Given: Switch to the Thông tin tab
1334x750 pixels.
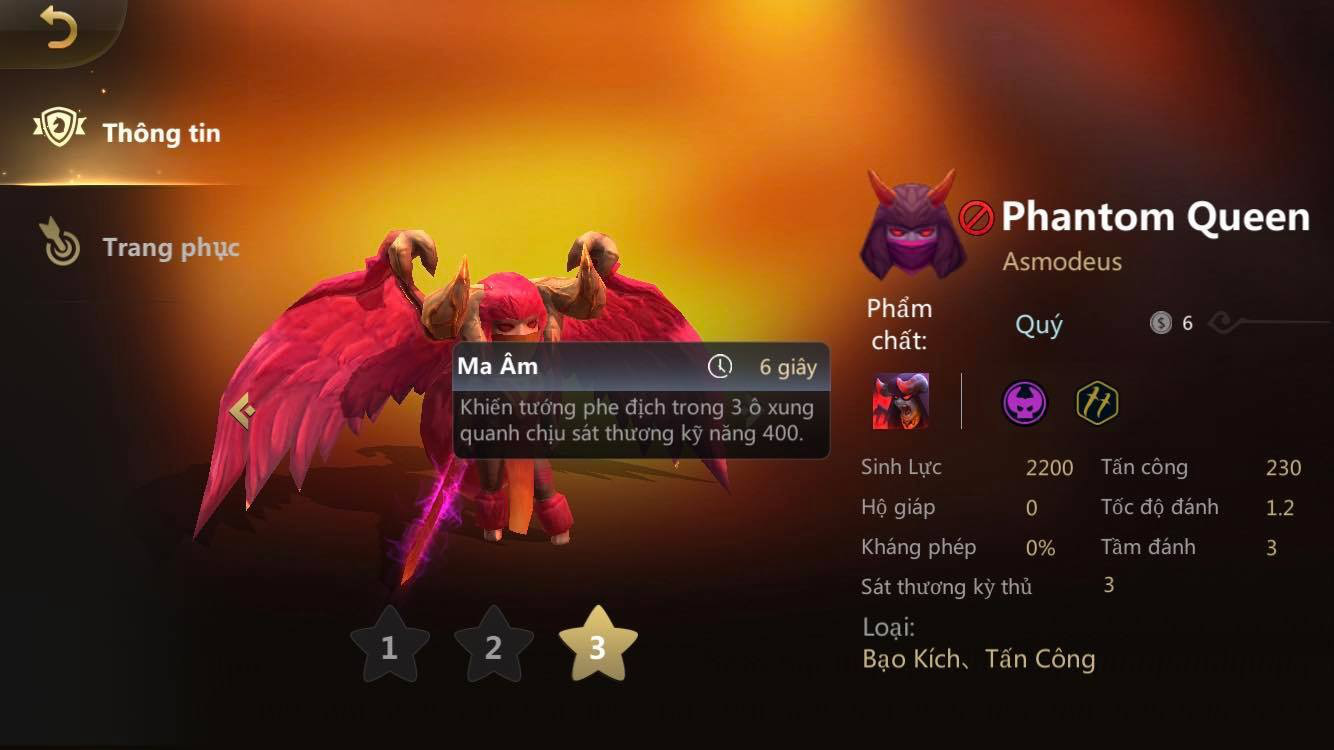Looking at the screenshot, I should tap(160, 133).
